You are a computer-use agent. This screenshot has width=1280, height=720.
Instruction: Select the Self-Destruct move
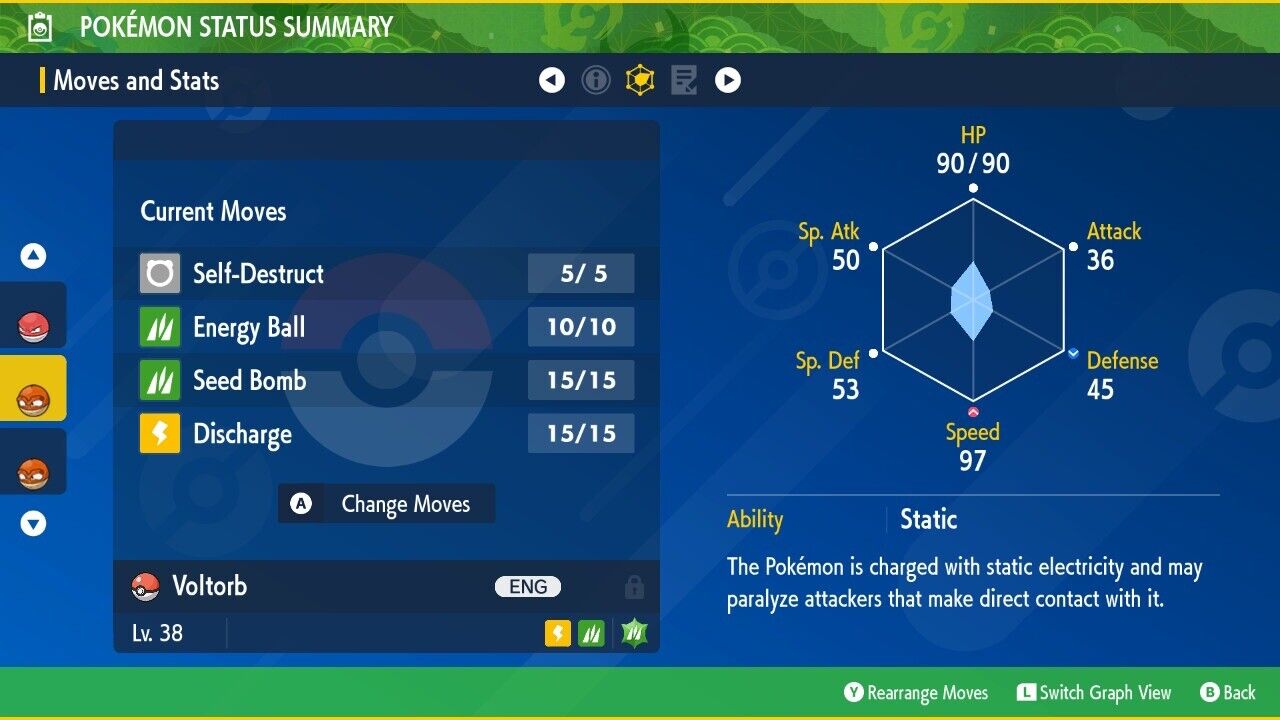(x=386, y=273)
